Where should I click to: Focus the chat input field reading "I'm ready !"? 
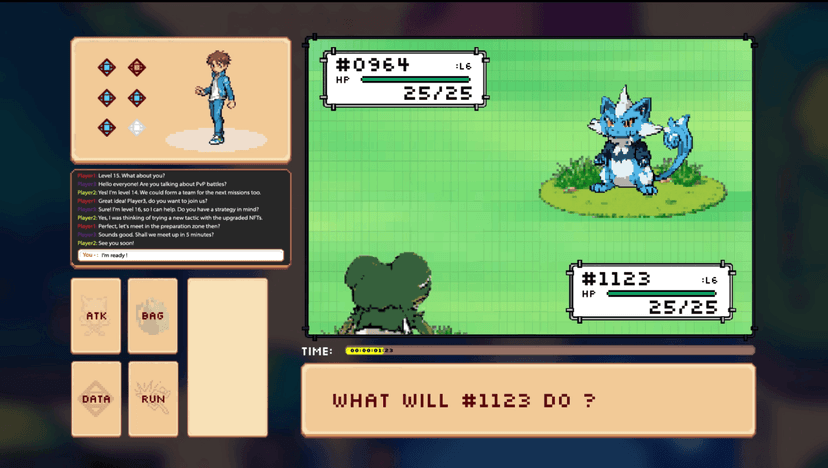coord(190,255)
